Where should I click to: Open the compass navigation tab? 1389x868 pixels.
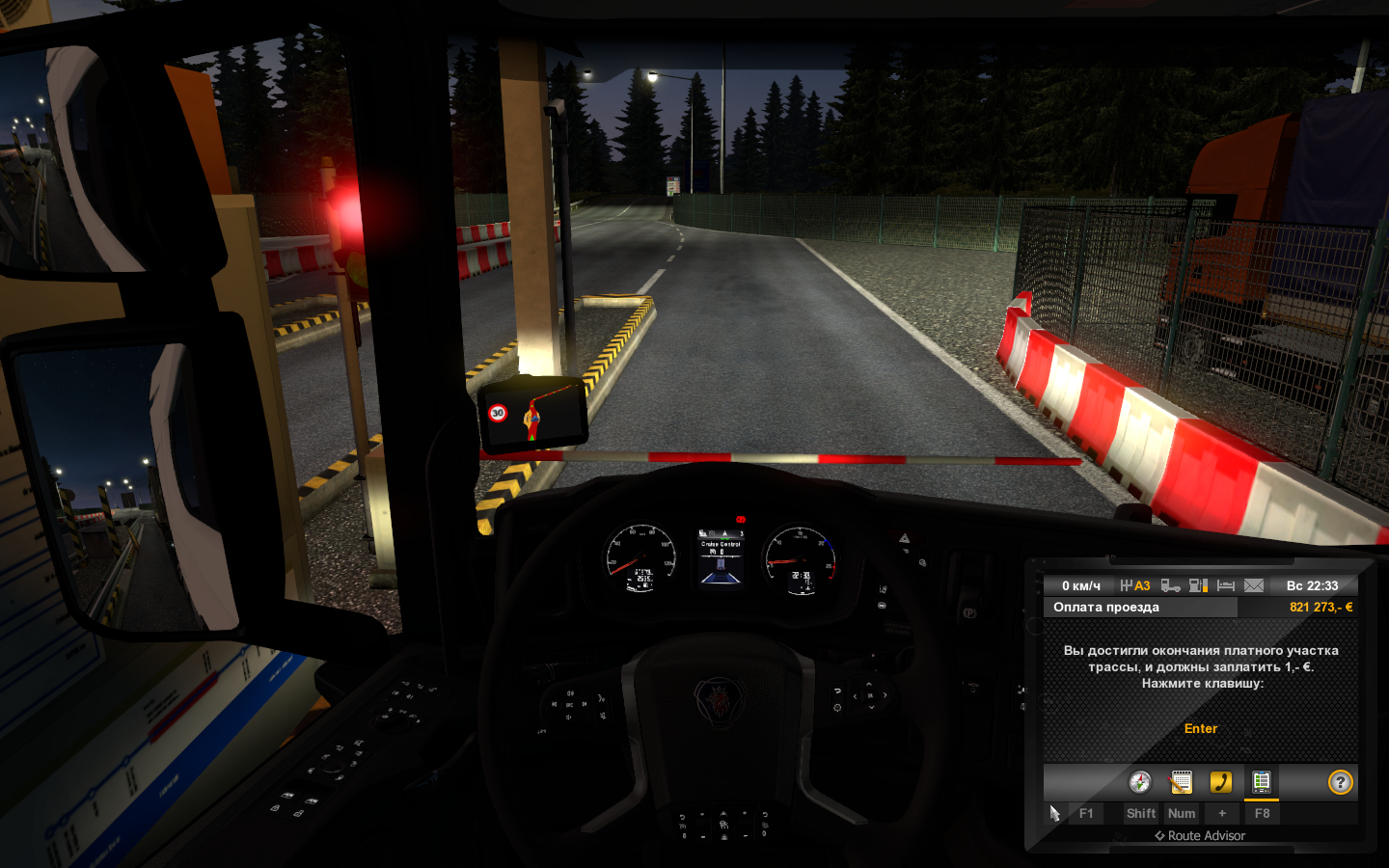coord(1140,782)
